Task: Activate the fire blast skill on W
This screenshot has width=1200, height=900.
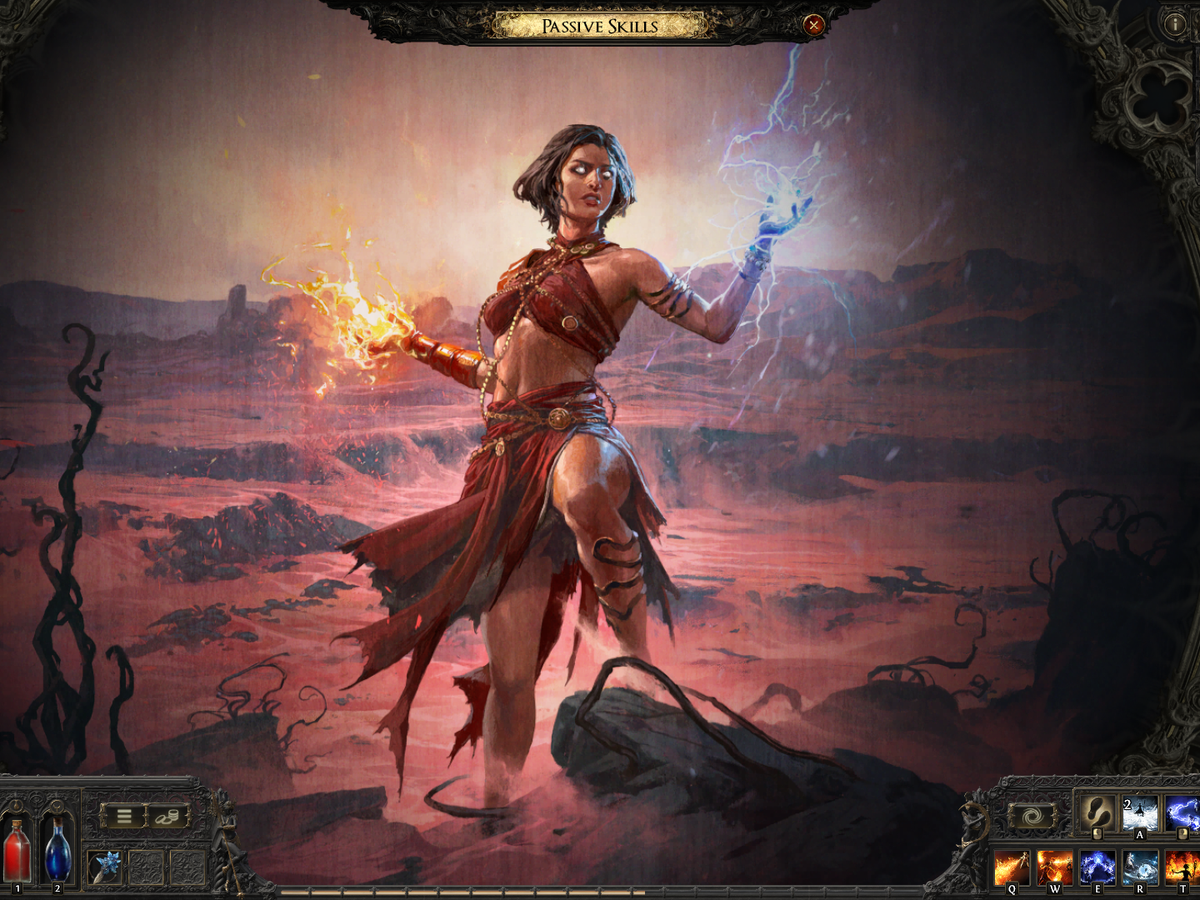Action: 1054,867
